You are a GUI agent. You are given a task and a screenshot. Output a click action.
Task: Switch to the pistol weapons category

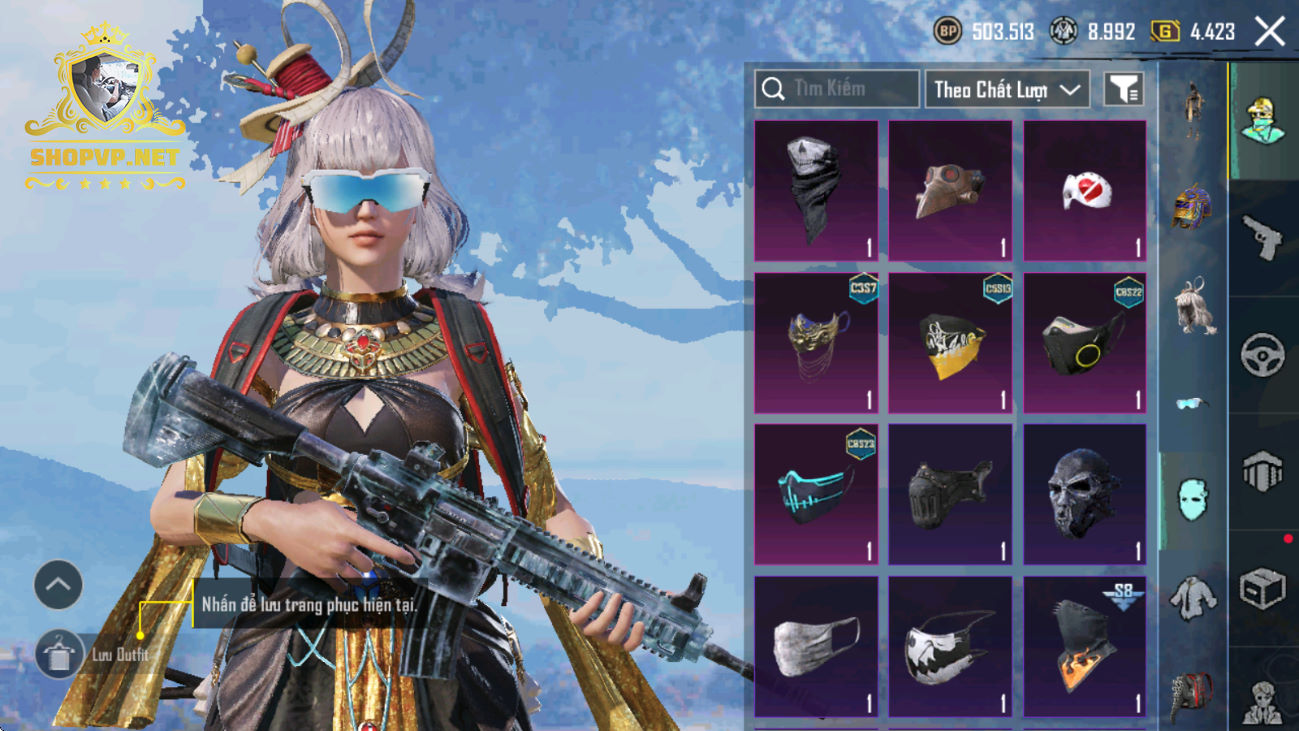pyautogui.click(x=1262, y=237)
